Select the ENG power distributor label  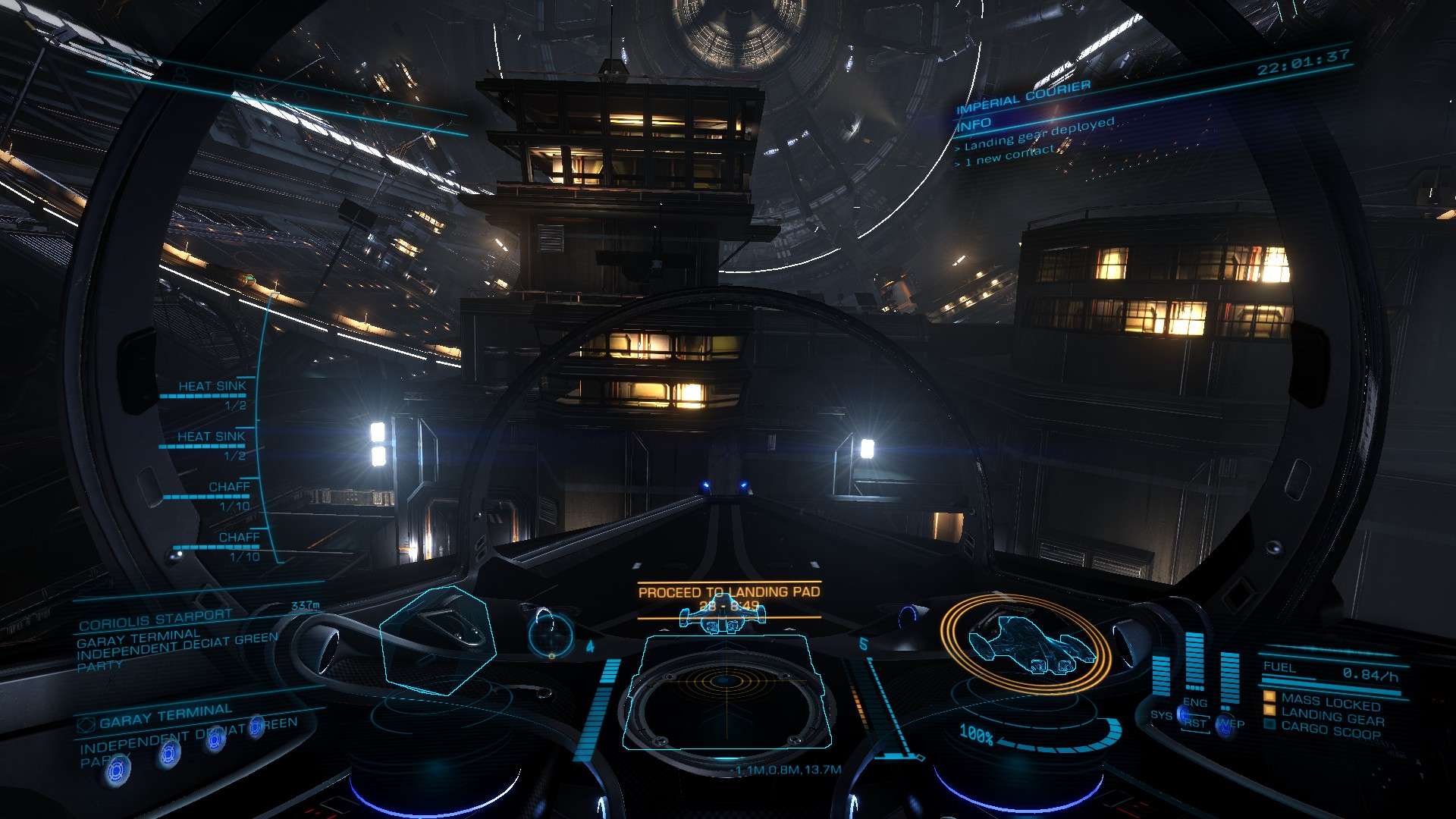(1195, 703)
